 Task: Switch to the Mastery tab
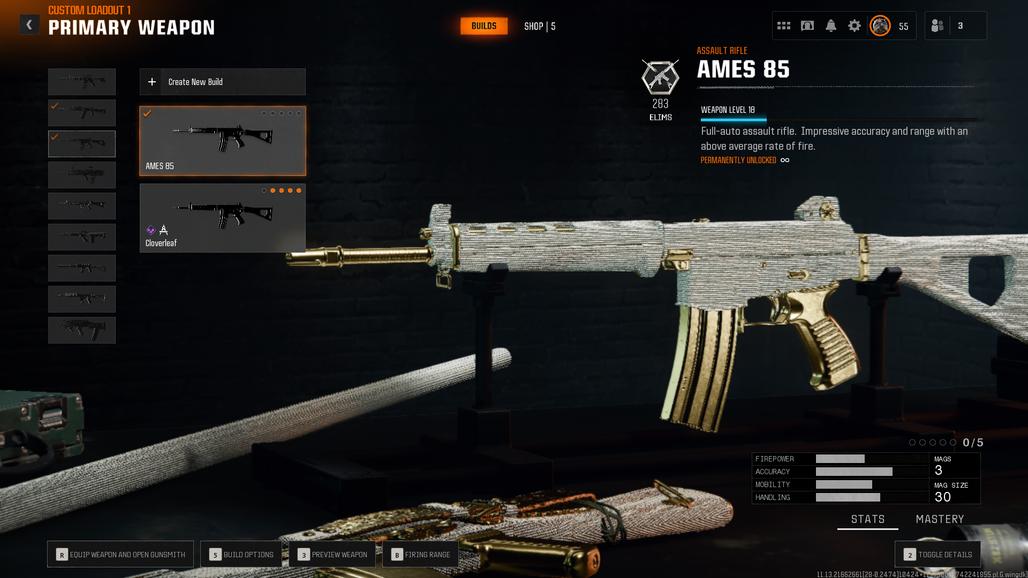click(x=939, y=519)
